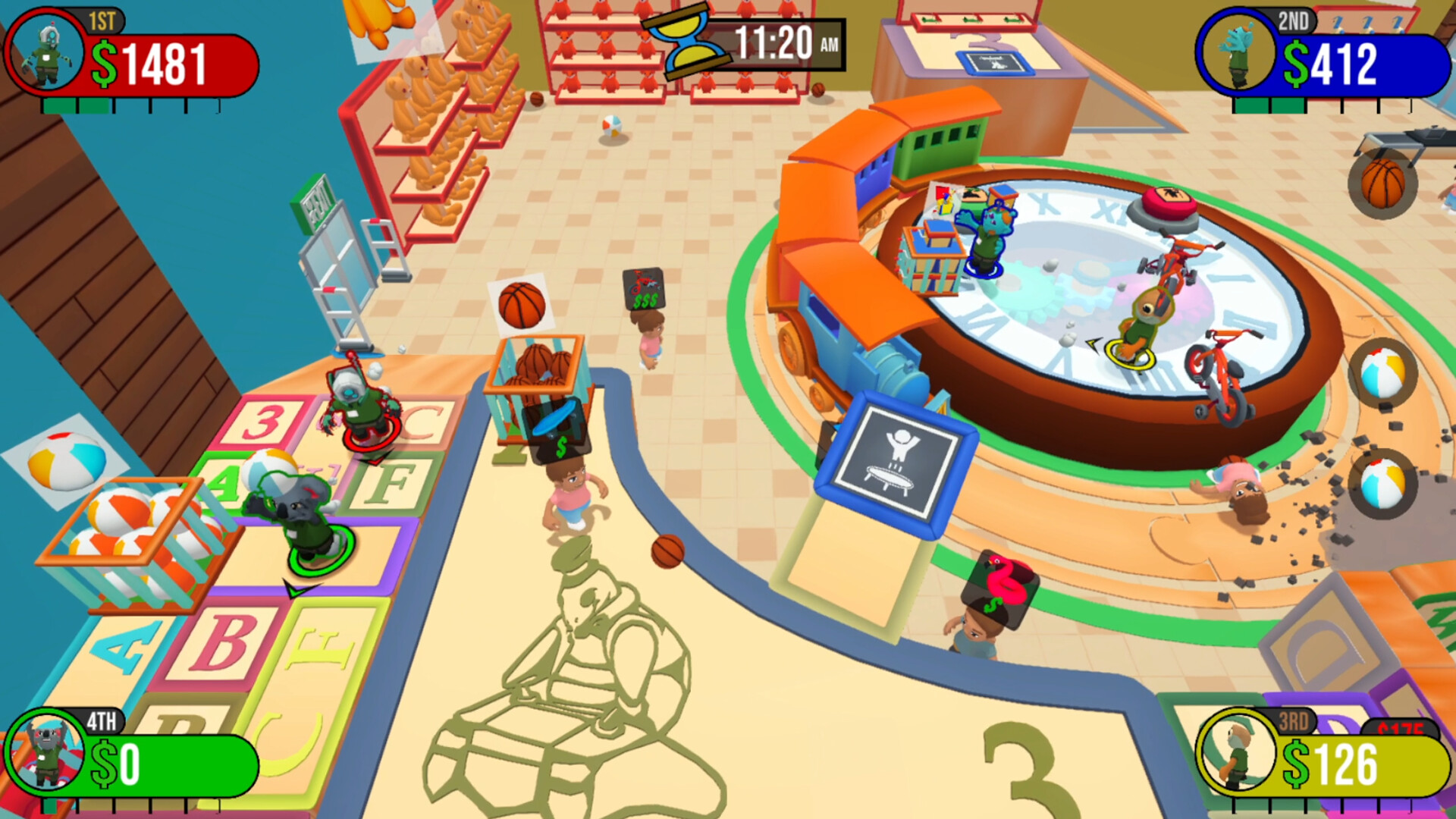The width and height of the screenshot is (1456, 819).
Task: Select the flamingo float icon over the lower customer
Action: [x=1000, y=584]
